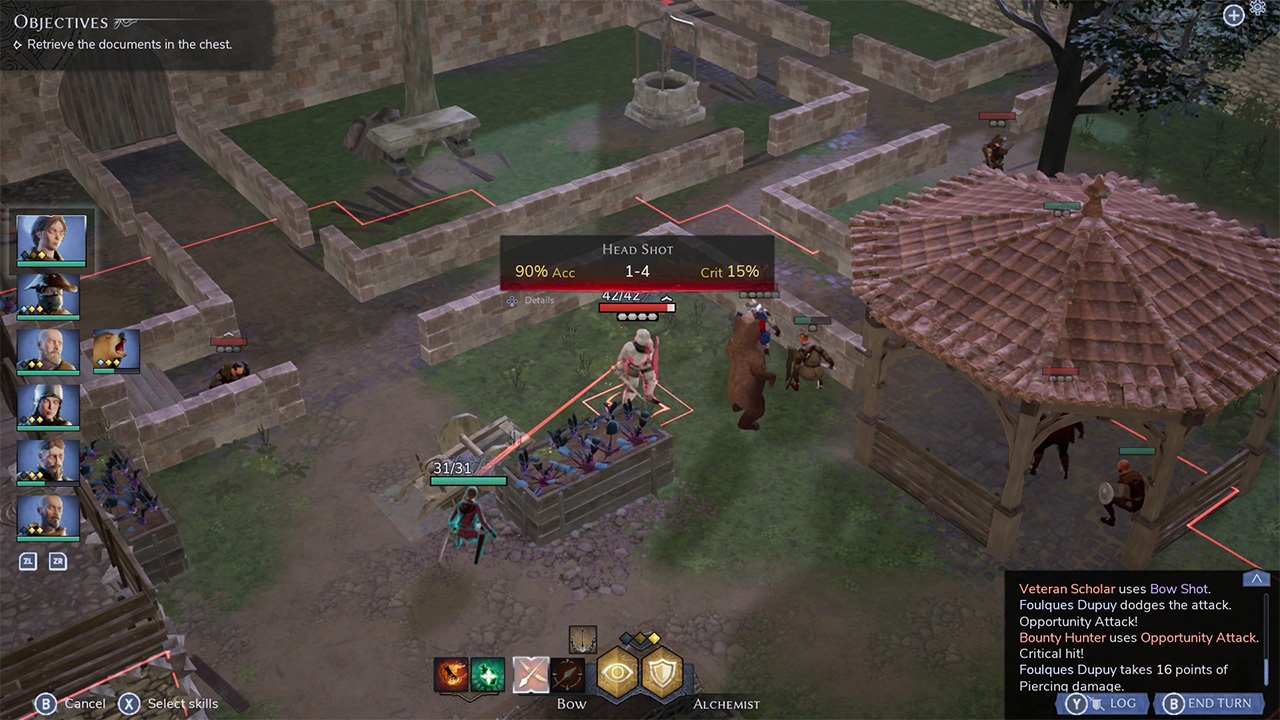Activate the highlighted Bow Shot skill

click(529, 675)
